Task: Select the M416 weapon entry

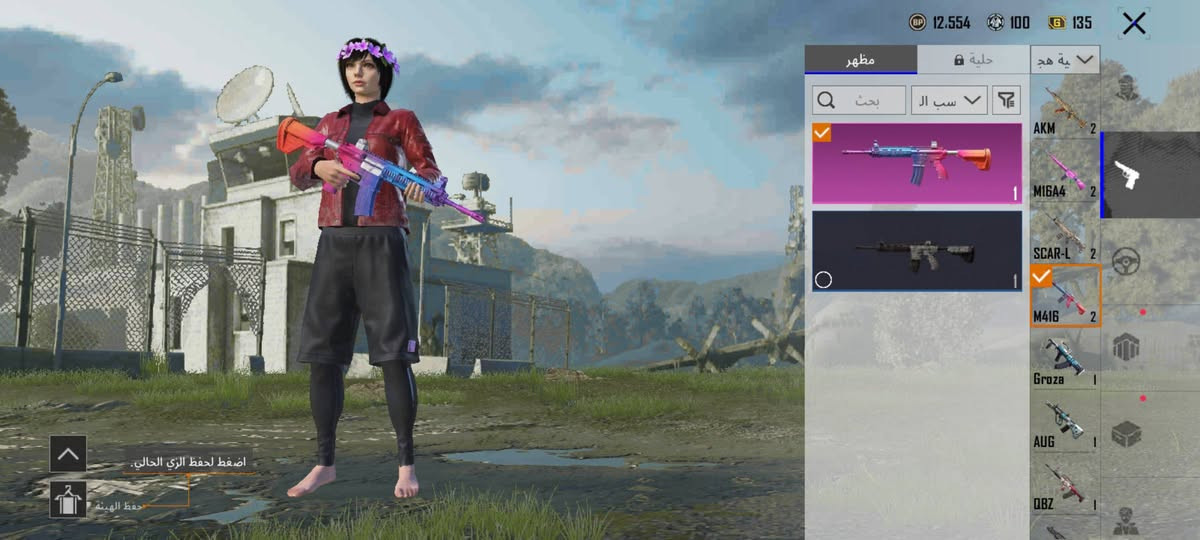Action: tap(1065, 297)
